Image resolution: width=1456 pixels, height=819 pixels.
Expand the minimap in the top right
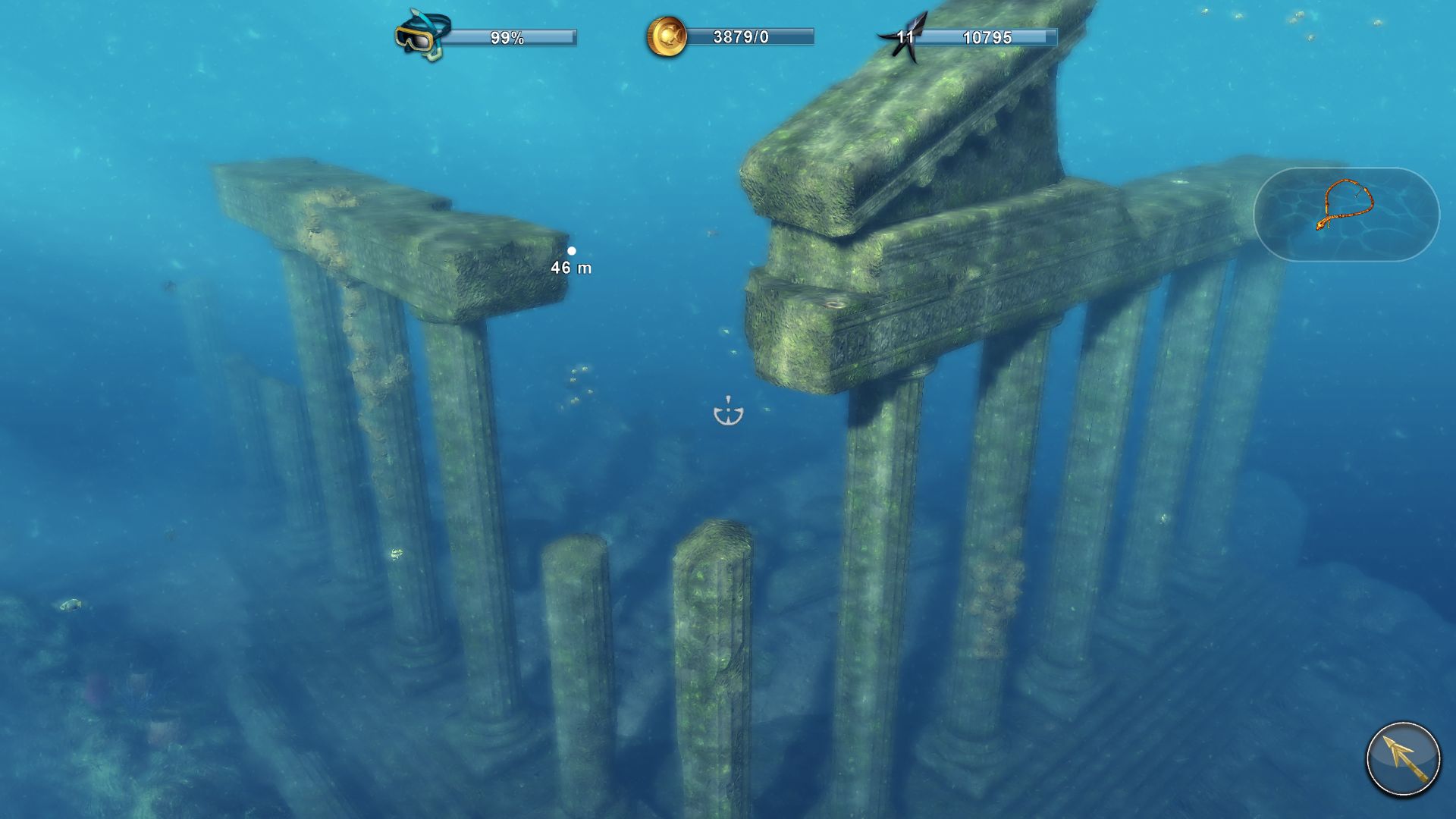click(1350, 215)
